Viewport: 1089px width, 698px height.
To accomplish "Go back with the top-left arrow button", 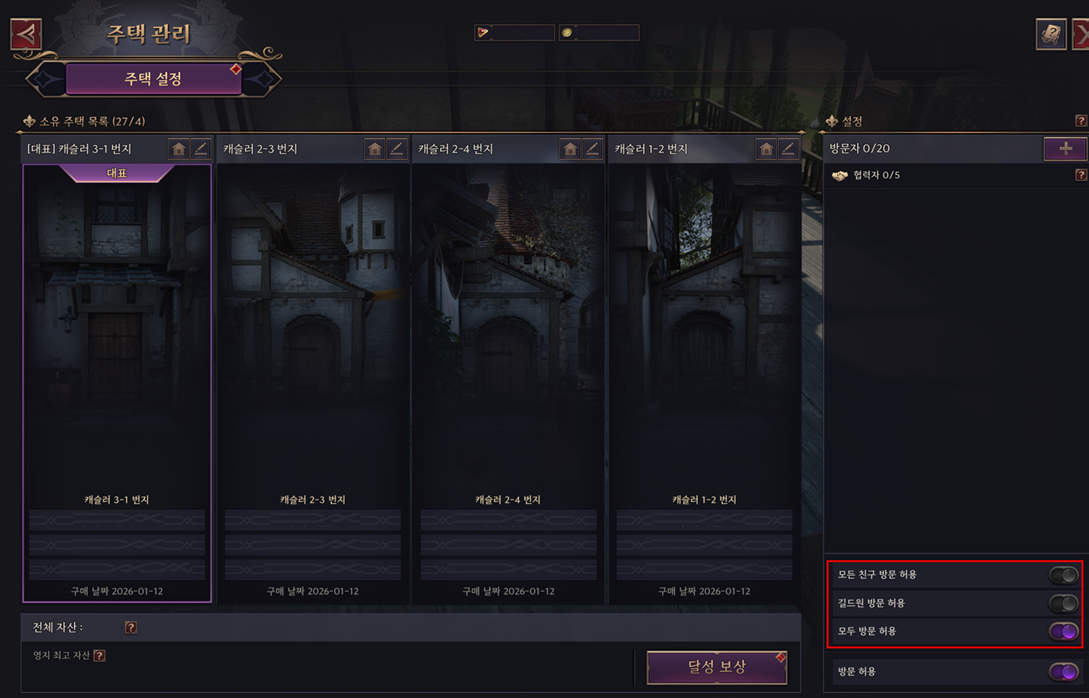I will 26,34.
